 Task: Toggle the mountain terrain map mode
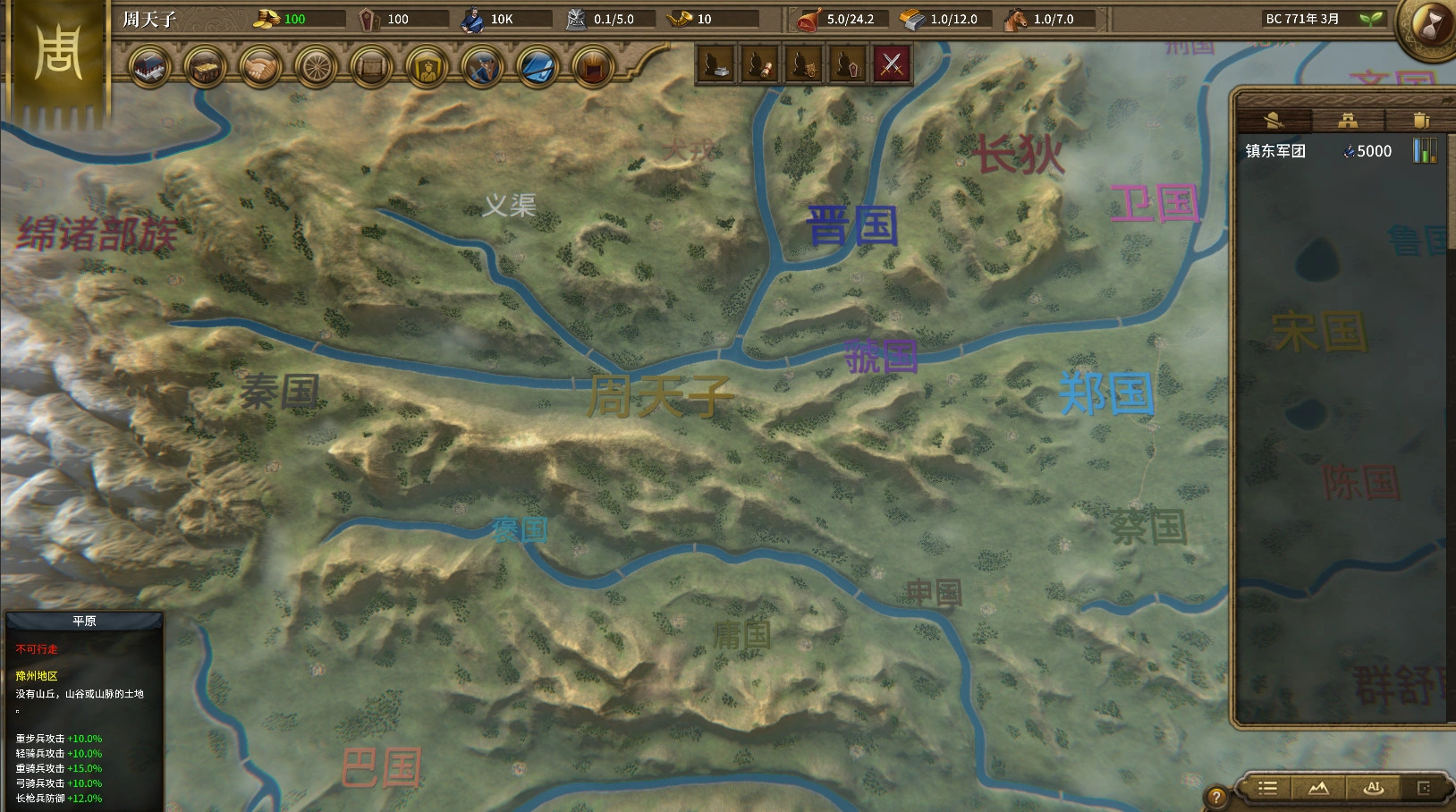[1318, 788]
